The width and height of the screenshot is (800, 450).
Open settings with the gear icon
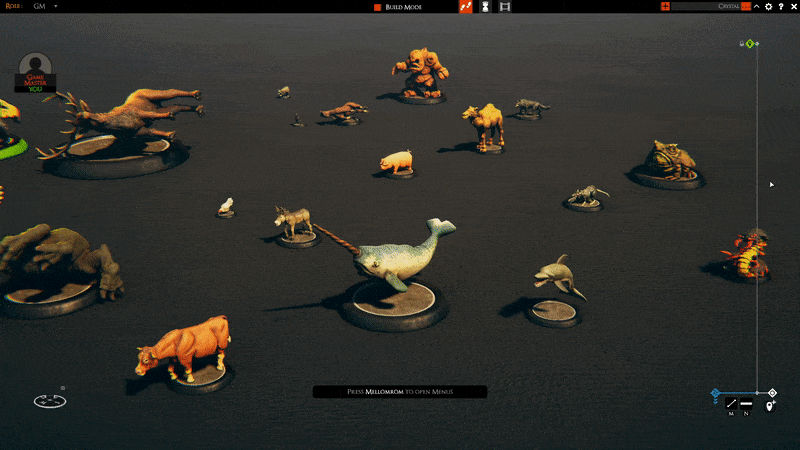(769, 7)
